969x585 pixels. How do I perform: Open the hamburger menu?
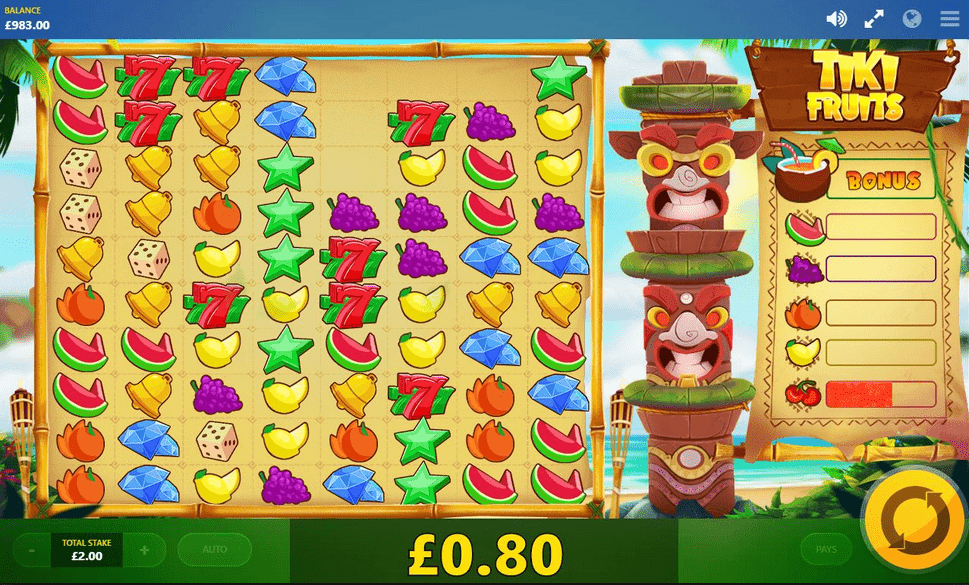[x=949, y=19]
